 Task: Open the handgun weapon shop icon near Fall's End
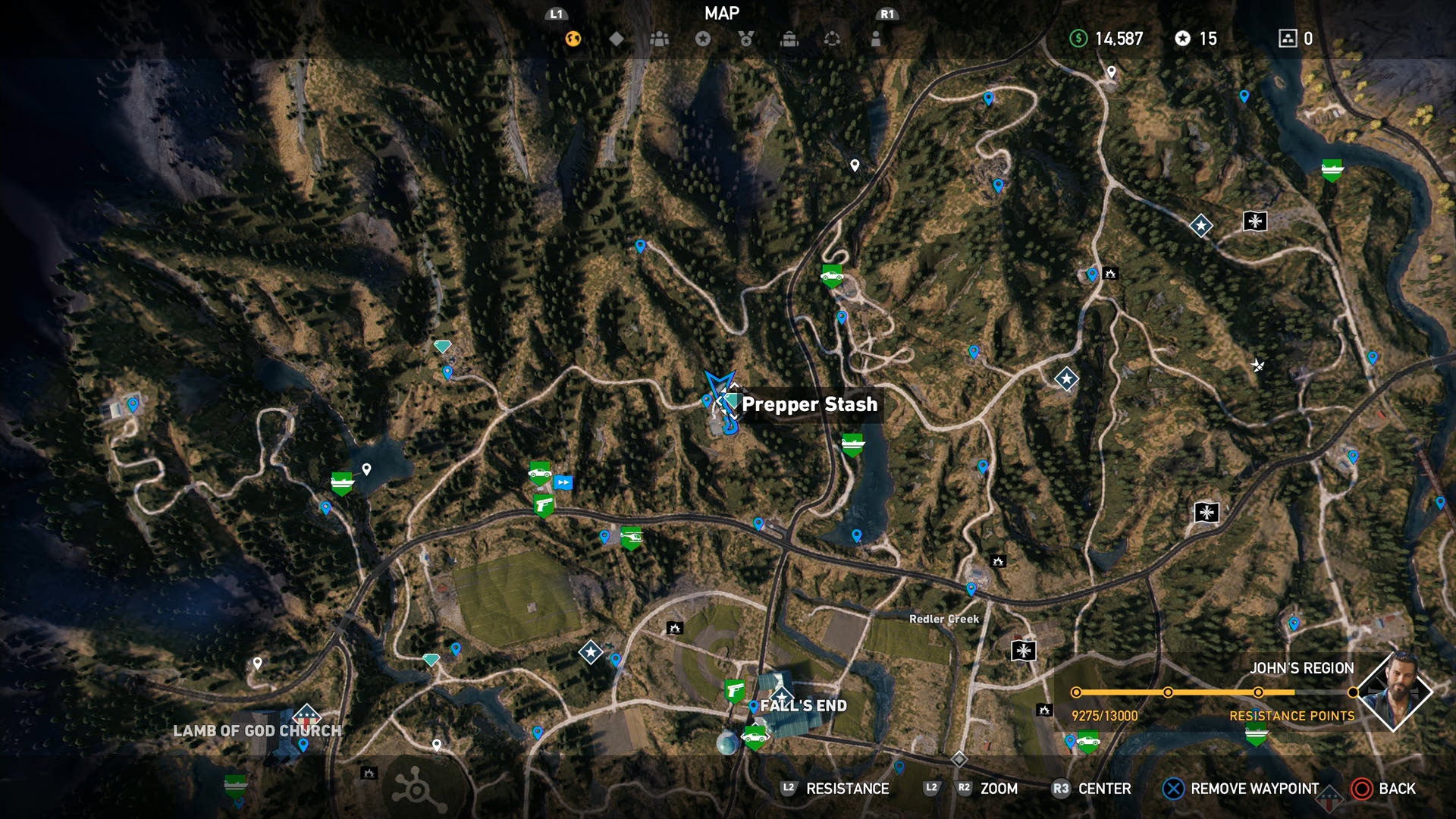click(x=733, y=690)
